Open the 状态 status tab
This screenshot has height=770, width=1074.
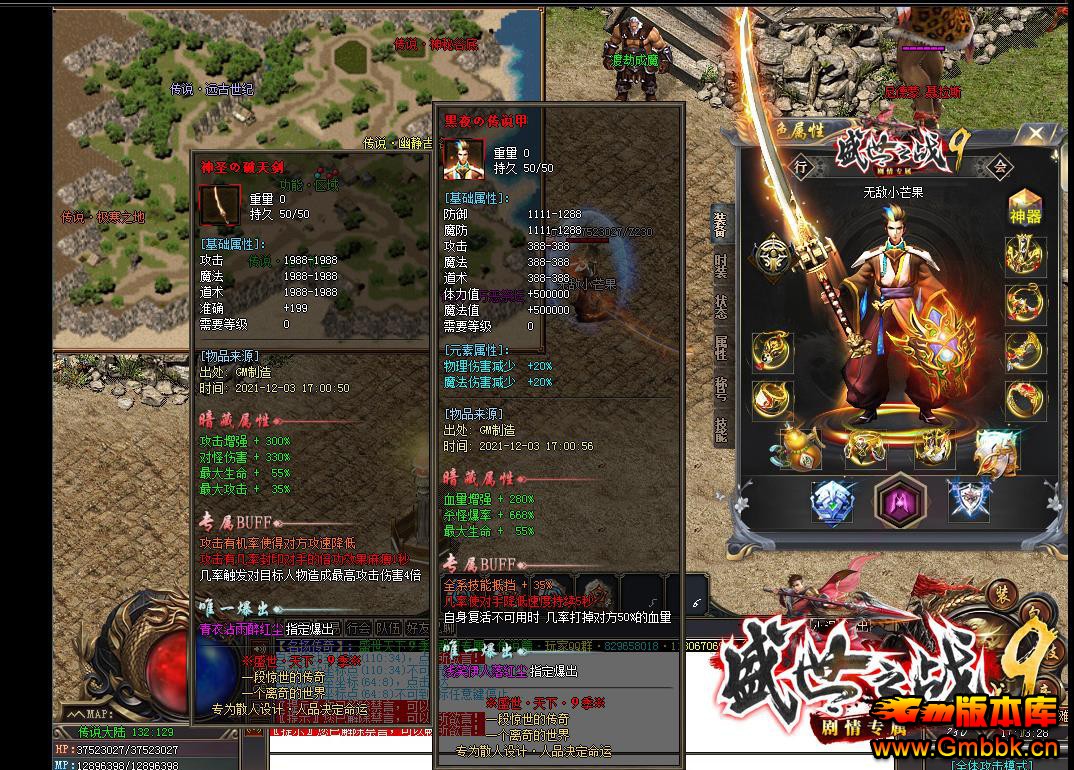pos(721,306)
